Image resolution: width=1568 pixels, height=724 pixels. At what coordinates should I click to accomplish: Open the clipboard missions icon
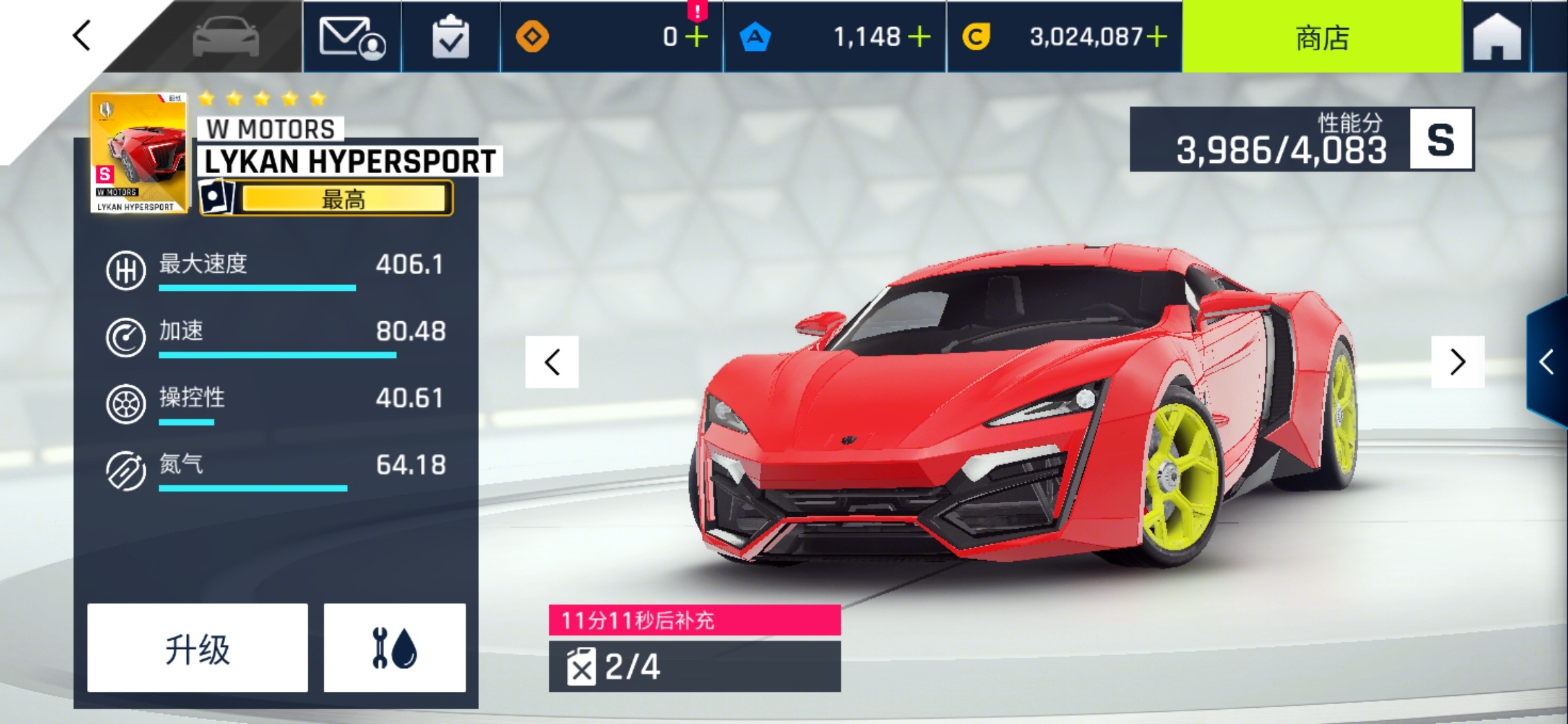pyautogui.click(x=450, y=38)
